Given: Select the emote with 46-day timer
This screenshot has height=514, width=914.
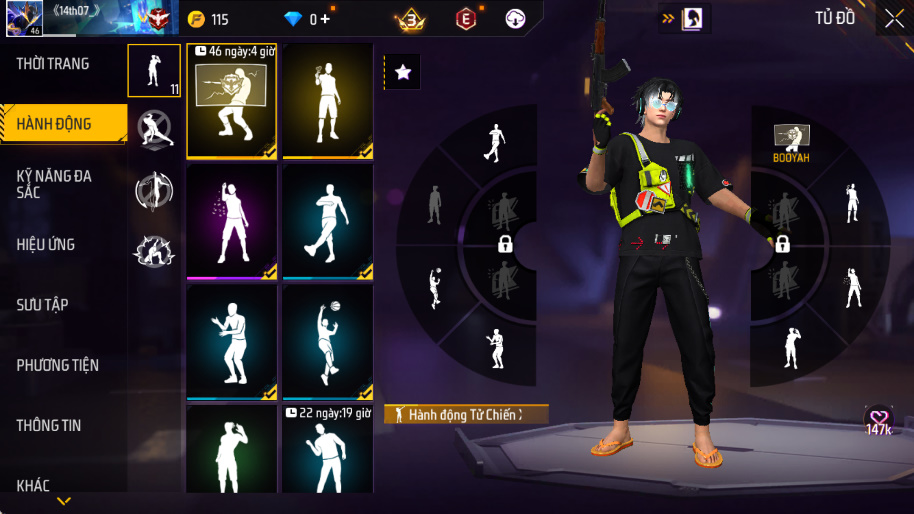Looking at the screenshot, I should coord(231,101).
